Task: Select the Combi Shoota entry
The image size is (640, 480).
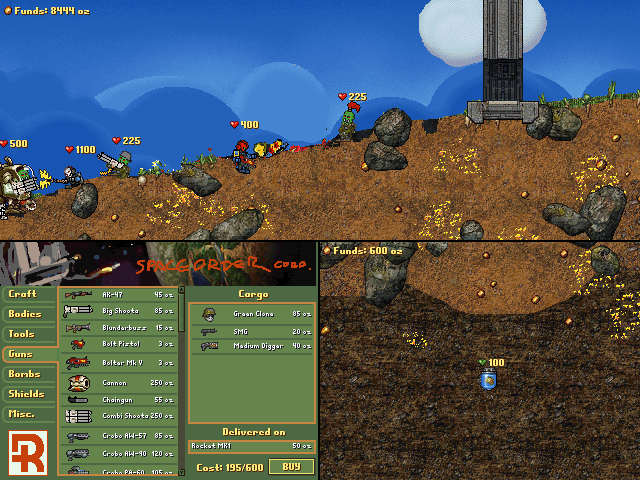Action: pyautogui.click(x=120, y=415)
